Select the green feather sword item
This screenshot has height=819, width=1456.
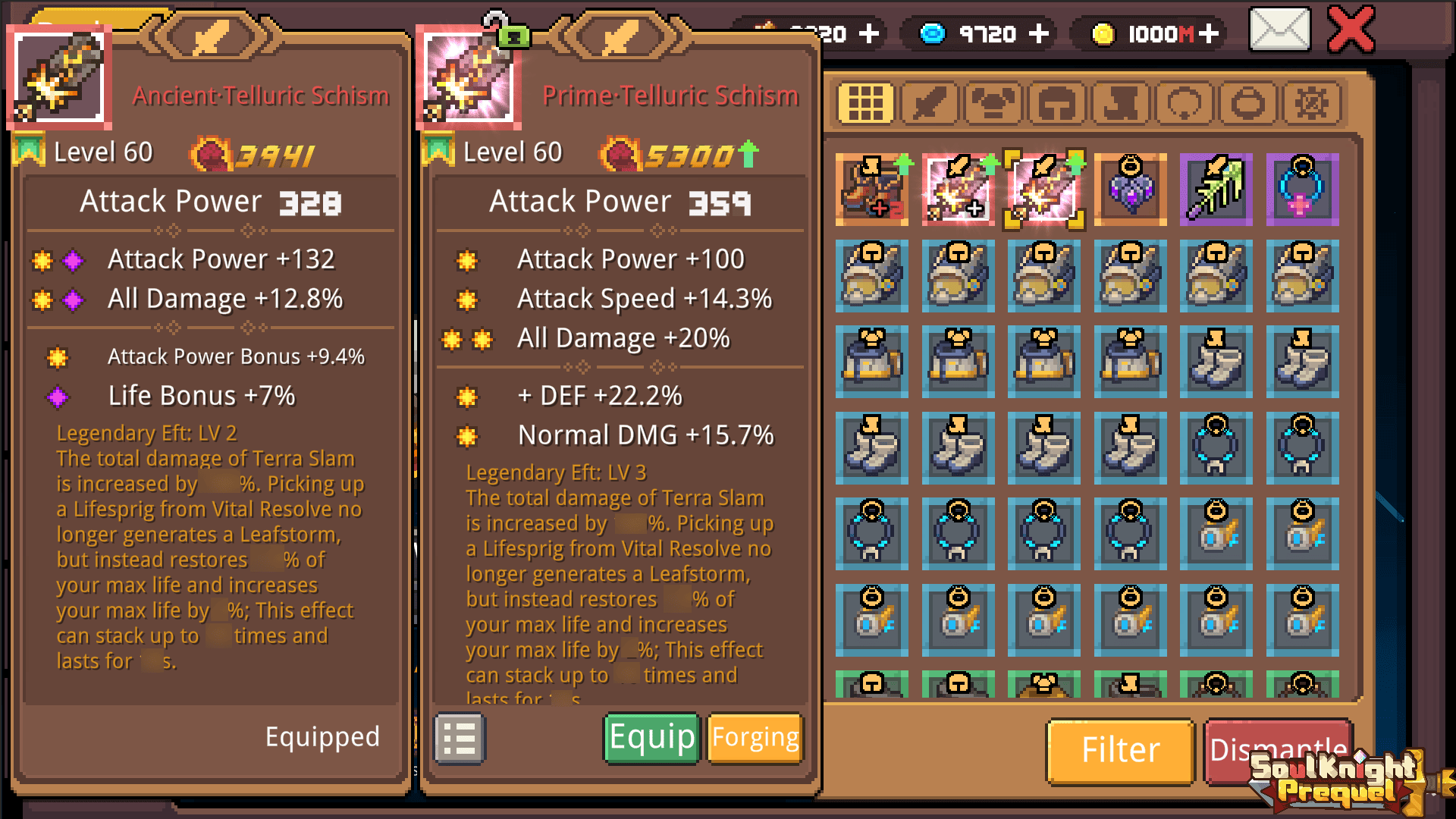click(x=1216, y=190)
